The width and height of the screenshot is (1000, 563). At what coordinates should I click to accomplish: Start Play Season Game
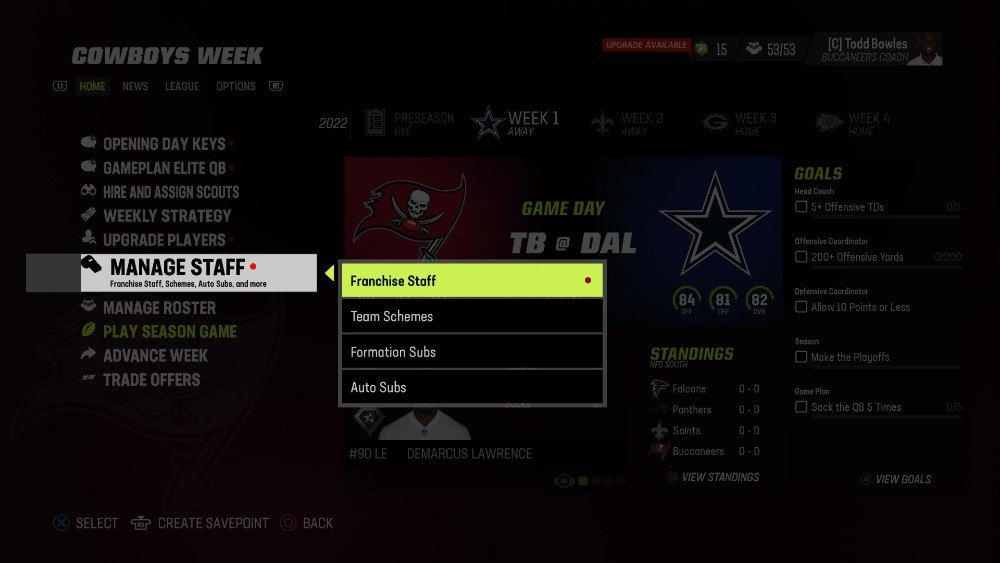point(170,332)
